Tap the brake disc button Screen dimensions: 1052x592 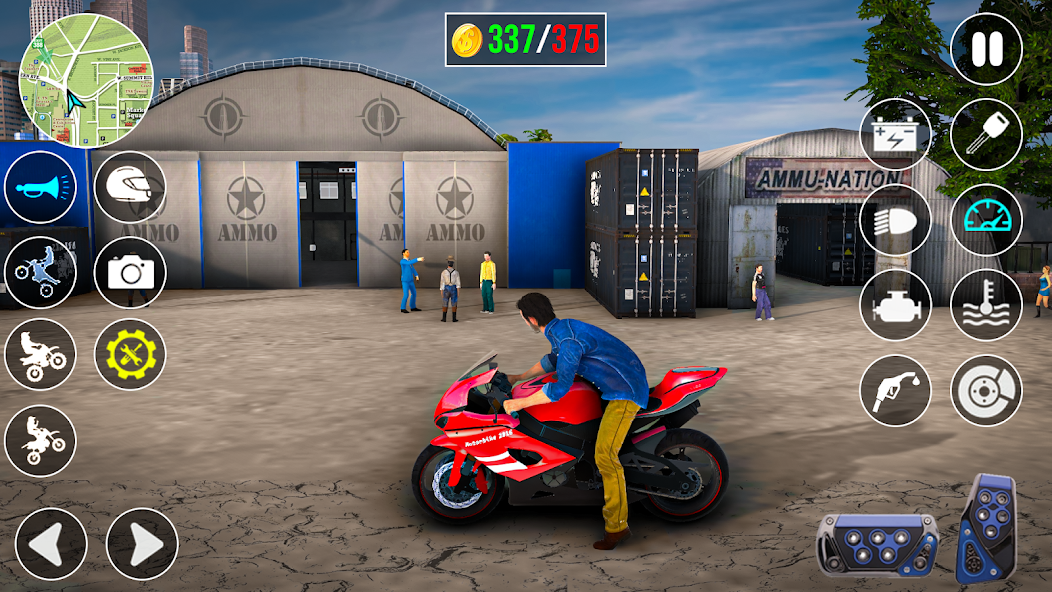coord(986,390)
